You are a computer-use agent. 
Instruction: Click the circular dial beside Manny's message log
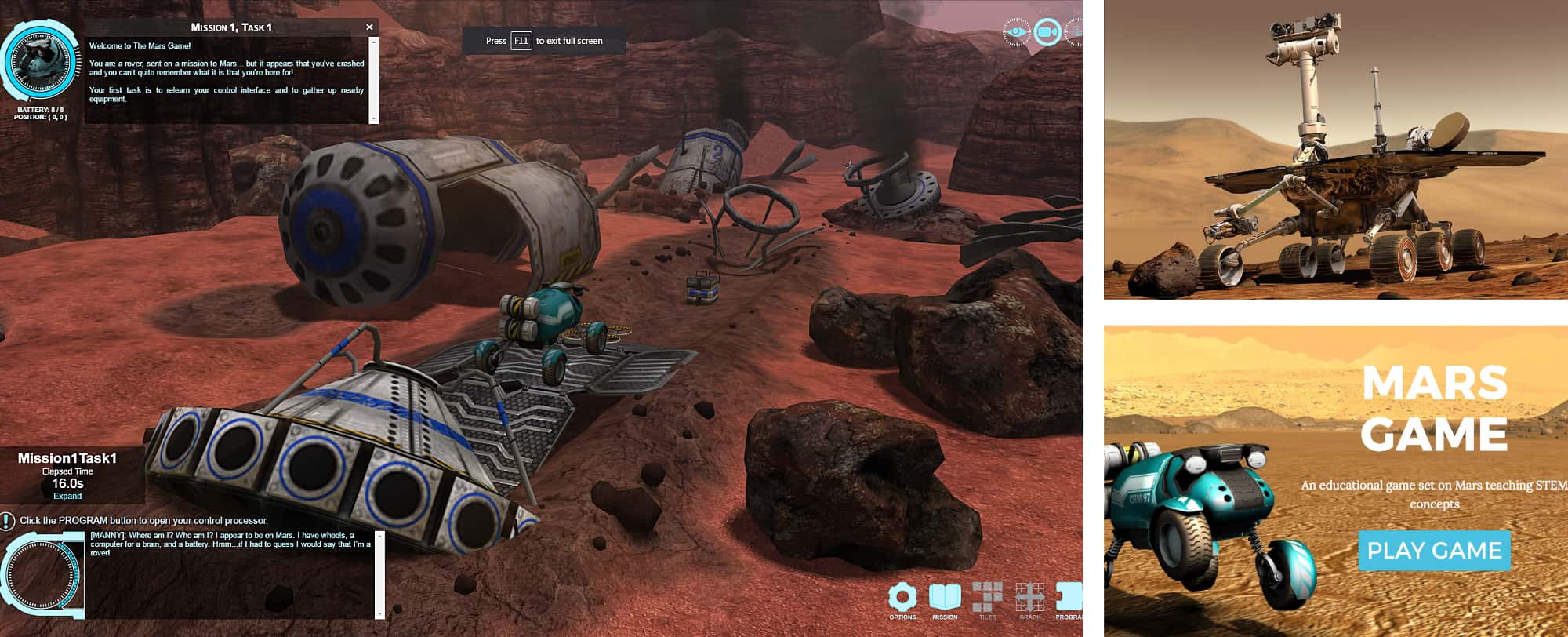tap(43, 573)
